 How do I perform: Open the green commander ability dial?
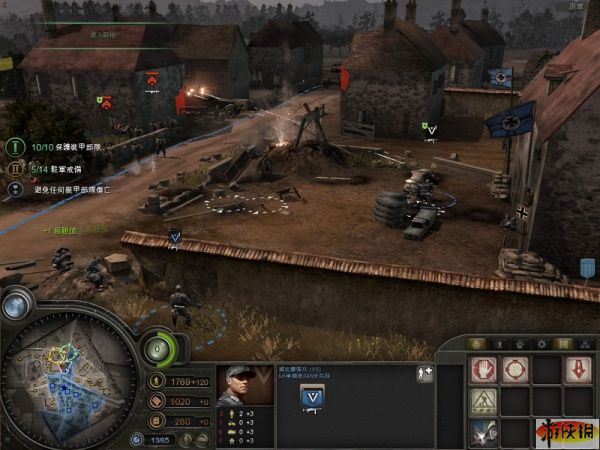[157, 349]
